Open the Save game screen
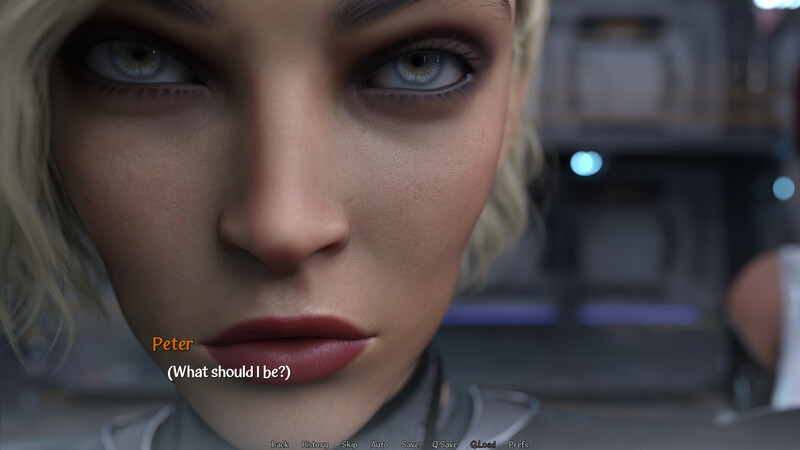The height and width of the screenshot is (450, 800). pyautogui.click(x=410, y=444)
